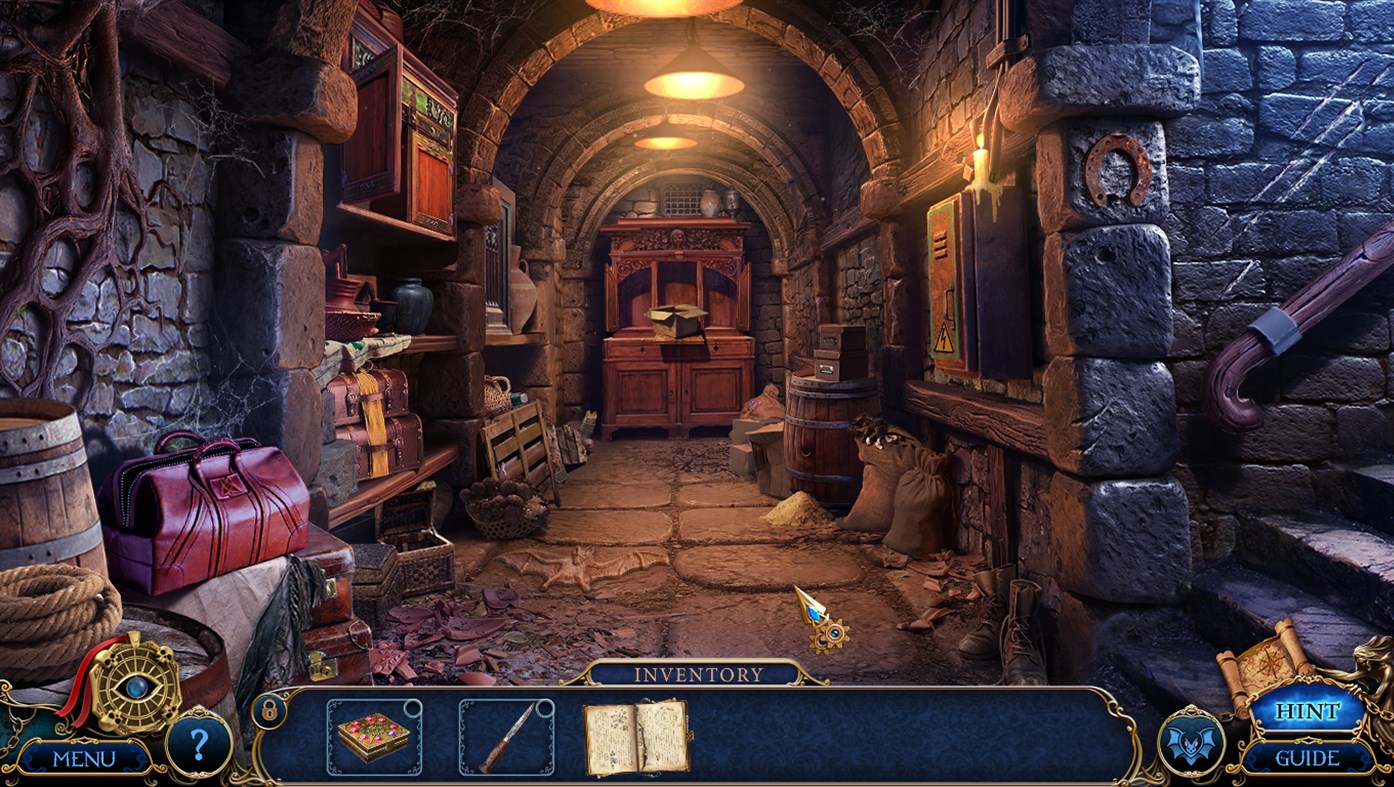Click the INVENTORY tab label
This screenshot has width=1394, height=787.
pos(697,674)
